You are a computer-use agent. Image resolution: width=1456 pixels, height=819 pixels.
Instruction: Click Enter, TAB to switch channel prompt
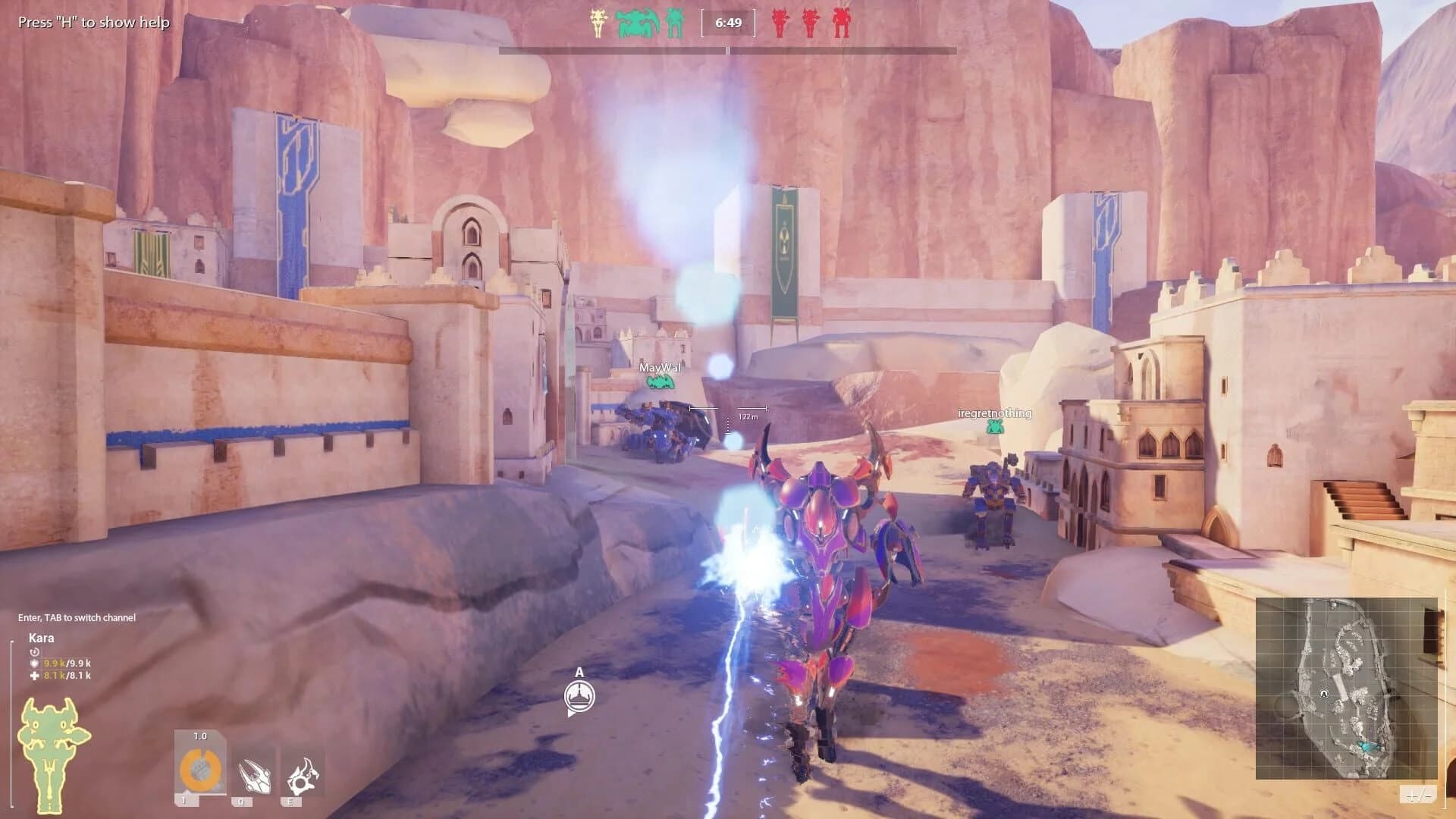click(x=76, y=618)
